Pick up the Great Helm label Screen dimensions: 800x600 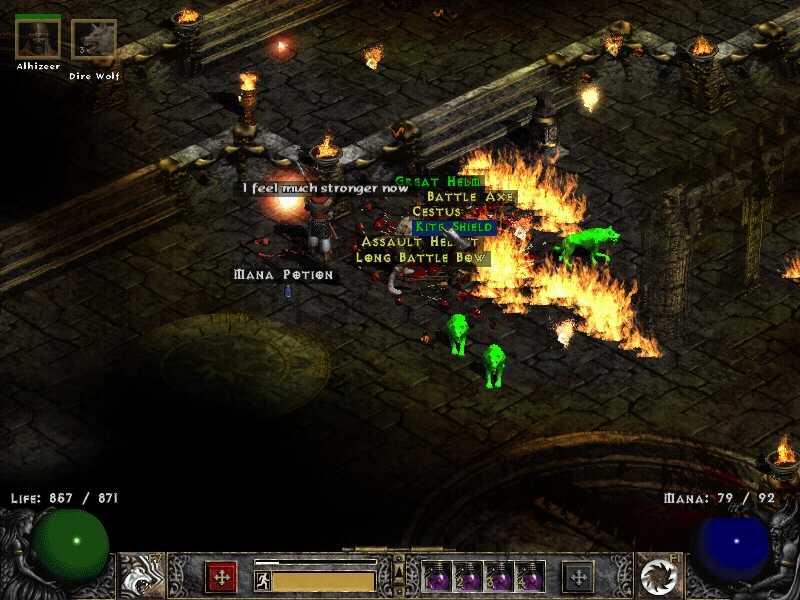tap(438, 182)
